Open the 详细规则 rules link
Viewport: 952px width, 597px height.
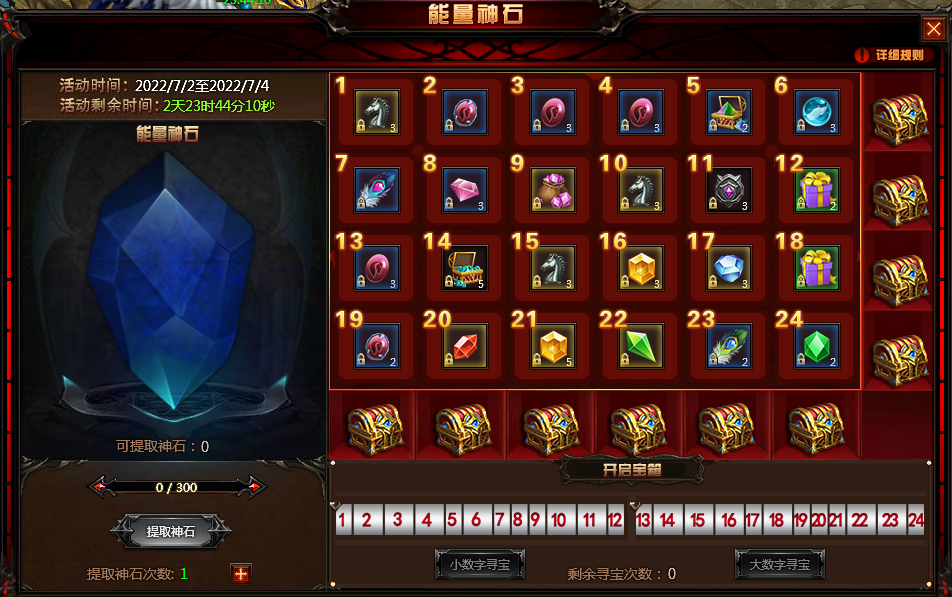coord(890,56)
